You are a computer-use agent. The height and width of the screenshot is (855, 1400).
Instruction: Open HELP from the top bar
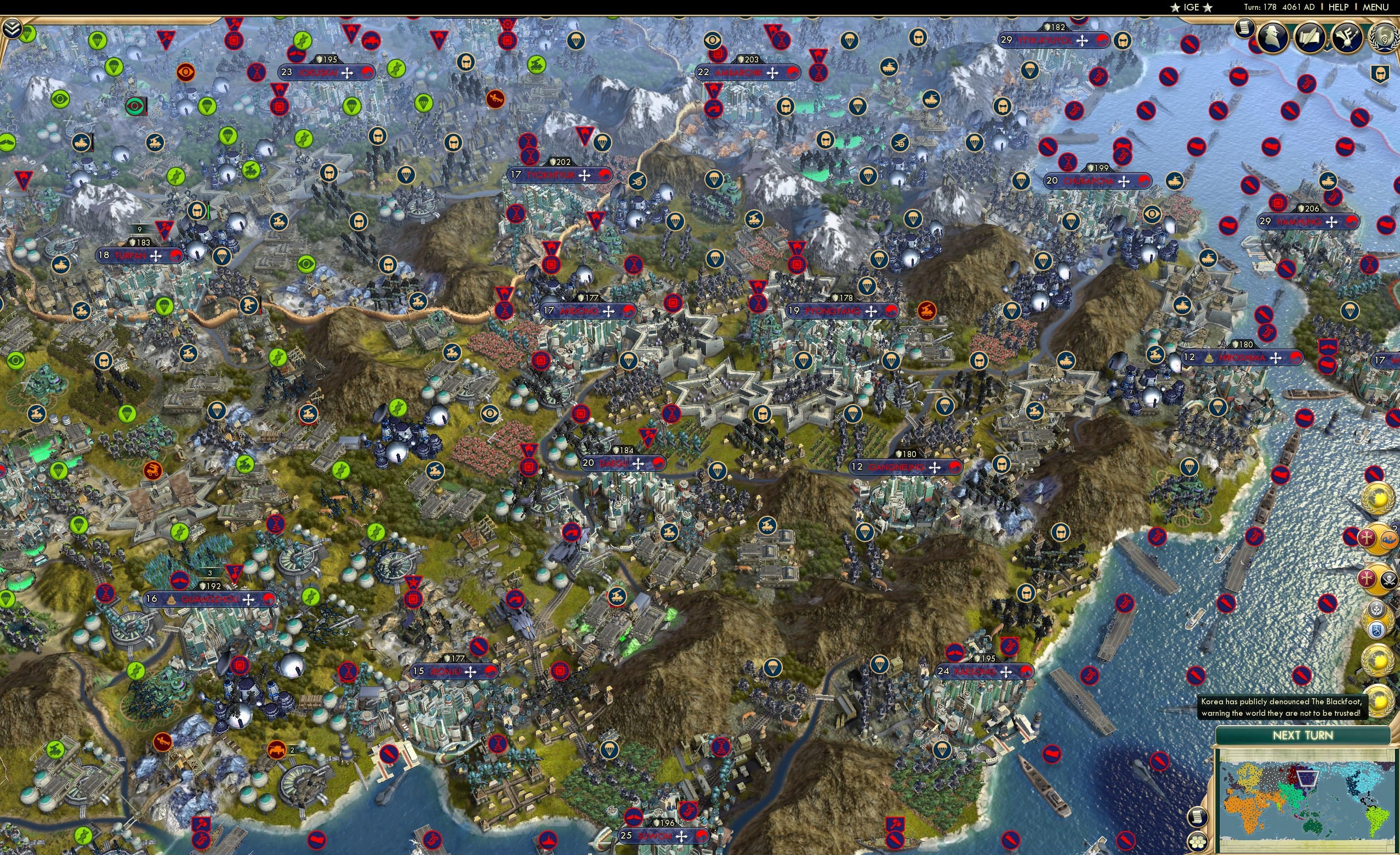coord(1339,7)
